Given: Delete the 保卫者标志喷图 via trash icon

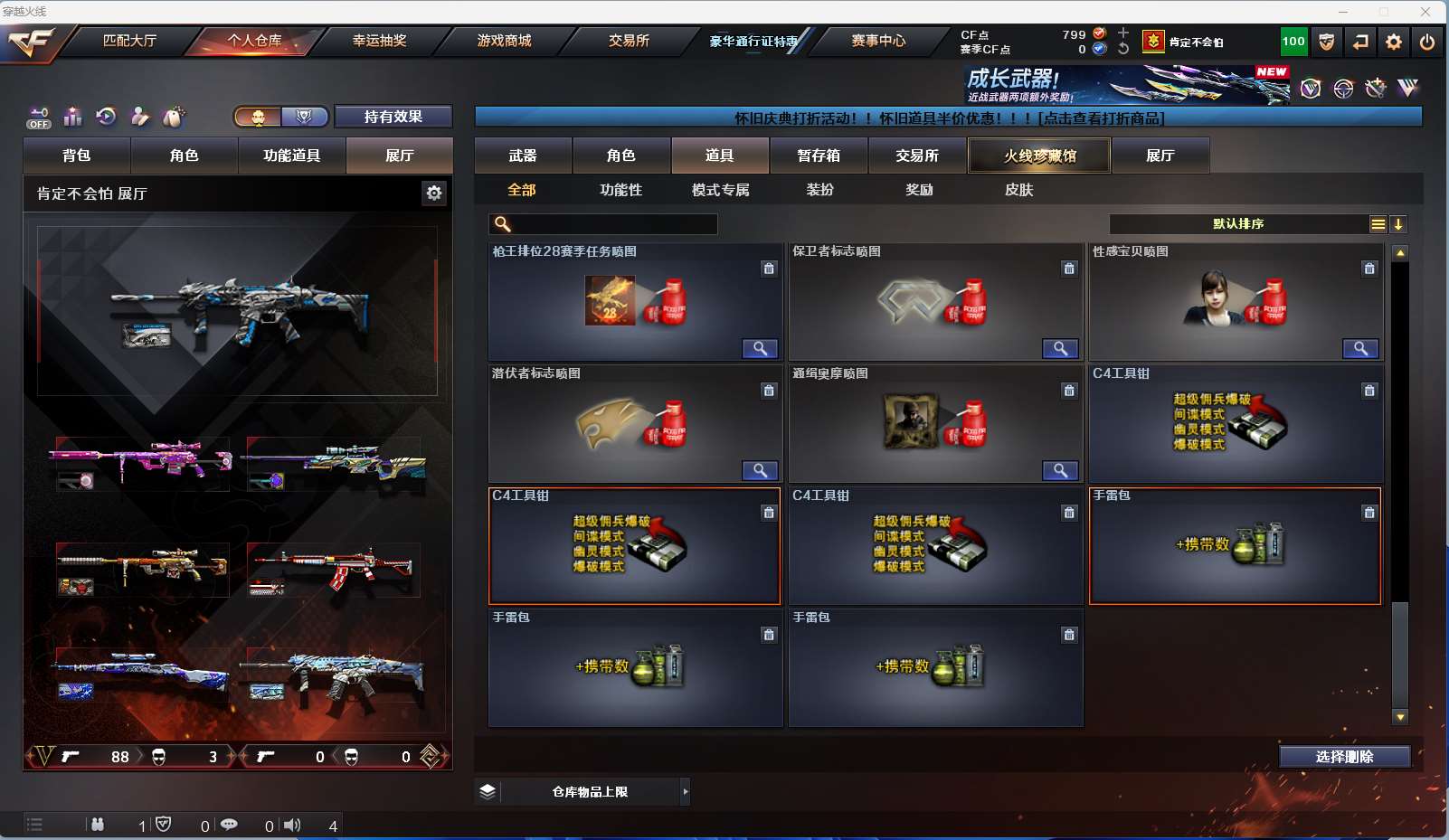Looking at the screenshot, I should [1069, 269].
